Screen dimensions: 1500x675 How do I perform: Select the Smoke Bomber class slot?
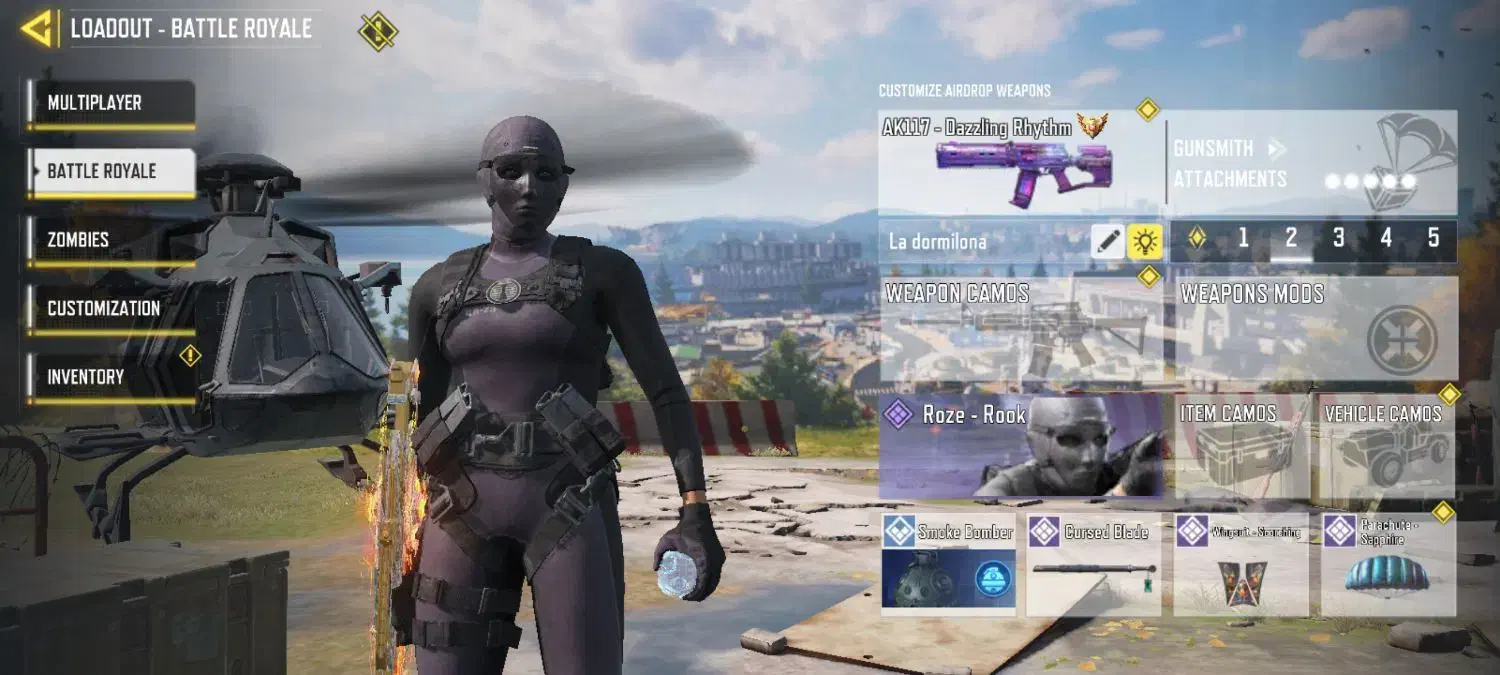point(948,565)
